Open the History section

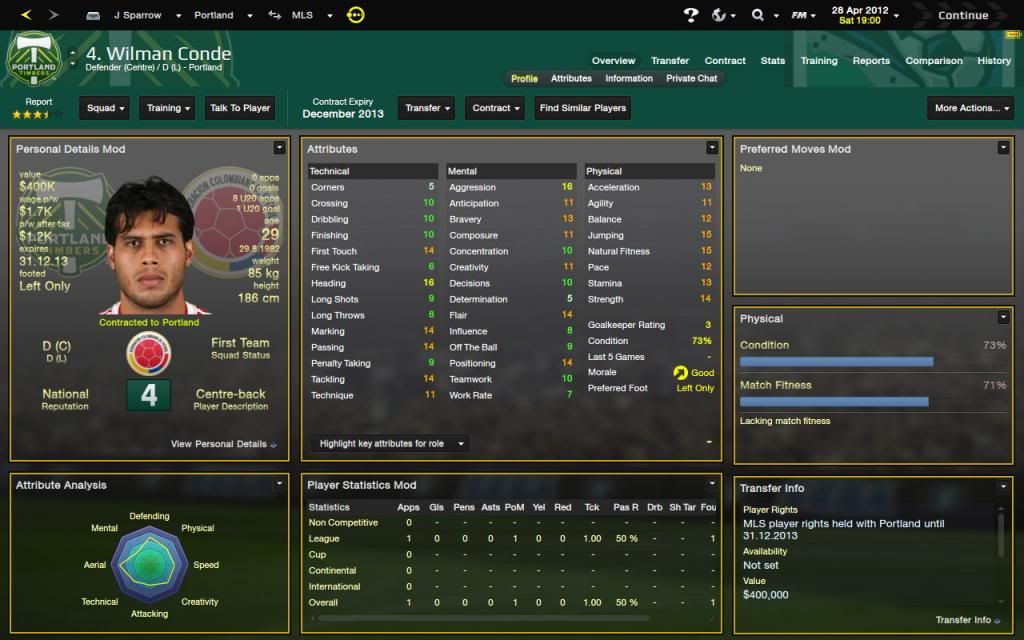point(994,60)
